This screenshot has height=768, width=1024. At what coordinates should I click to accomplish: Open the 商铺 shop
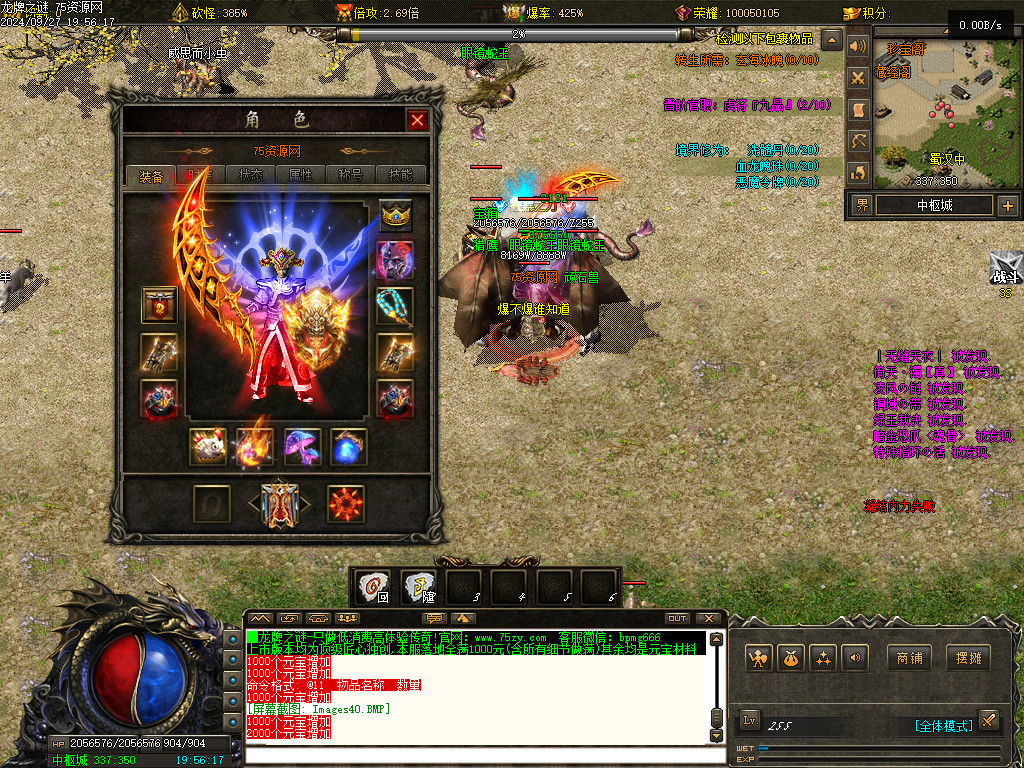coord(909,658)
